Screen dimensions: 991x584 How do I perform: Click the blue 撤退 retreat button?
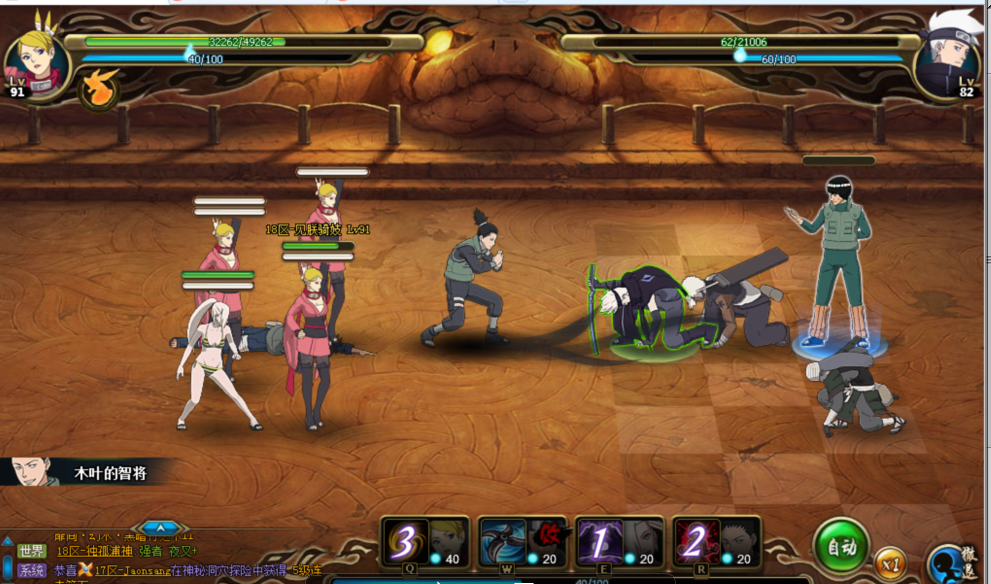(x=953, y=564)
